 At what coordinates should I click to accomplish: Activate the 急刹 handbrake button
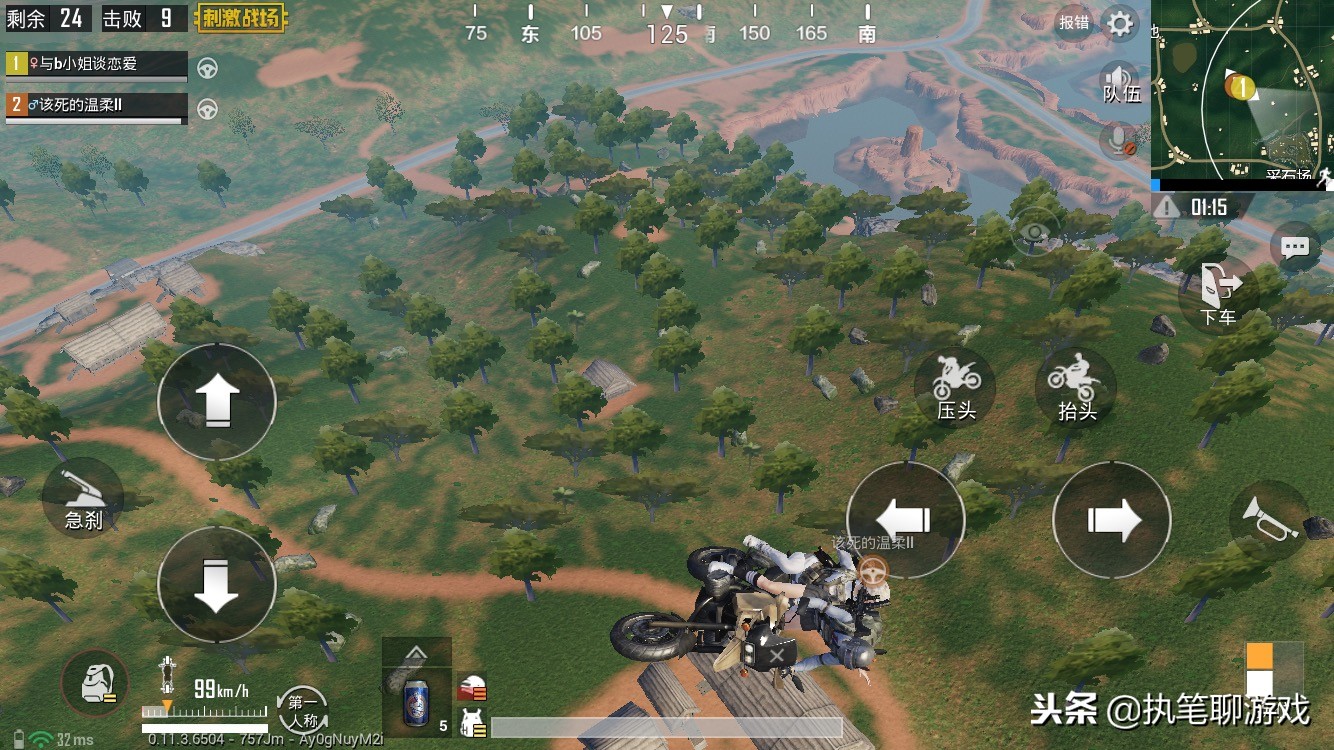click(x=83, y=497)
